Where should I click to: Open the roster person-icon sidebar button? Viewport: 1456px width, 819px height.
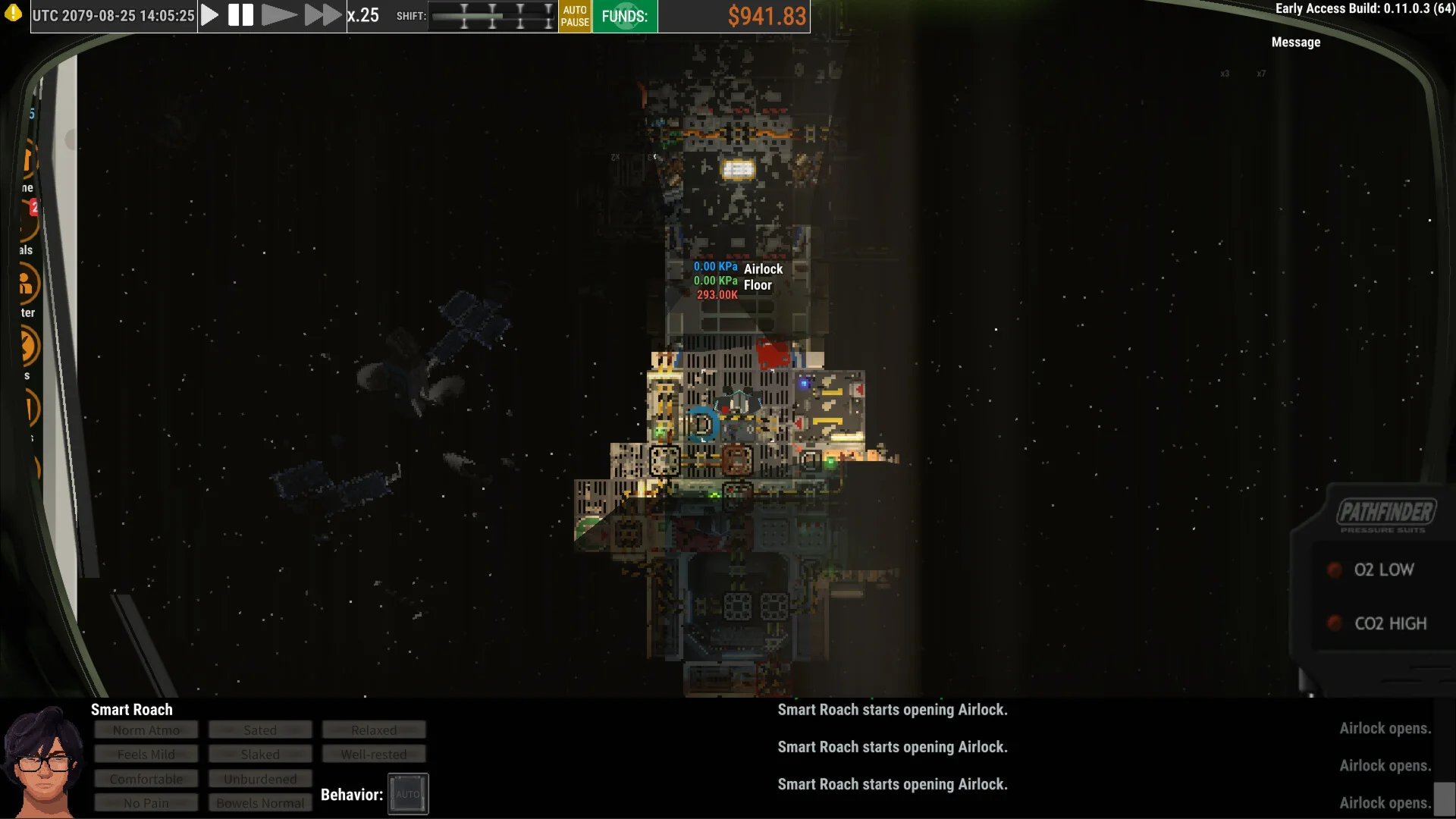(26, 284)
